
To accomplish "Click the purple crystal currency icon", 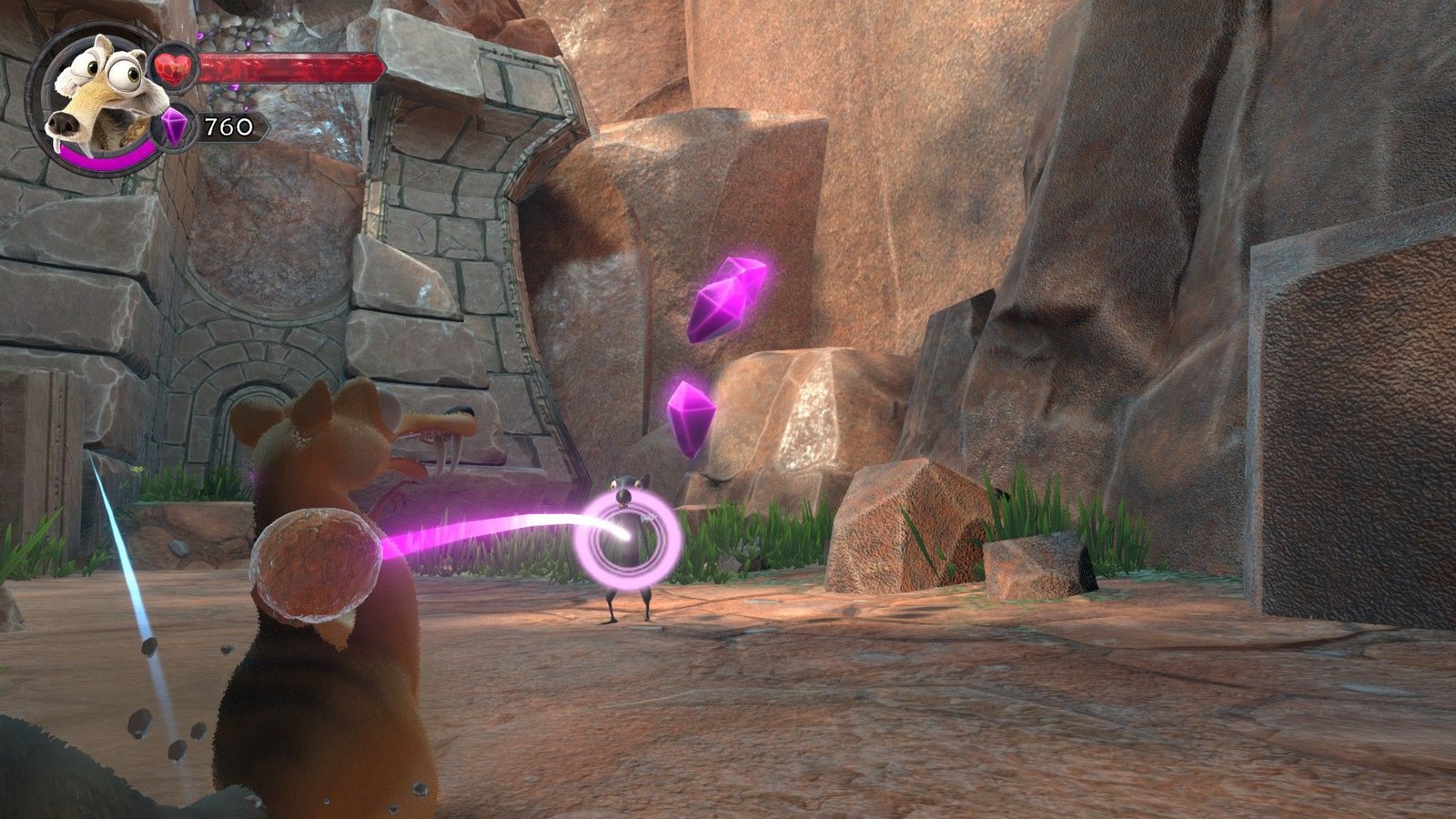I will tap(174, 127).
